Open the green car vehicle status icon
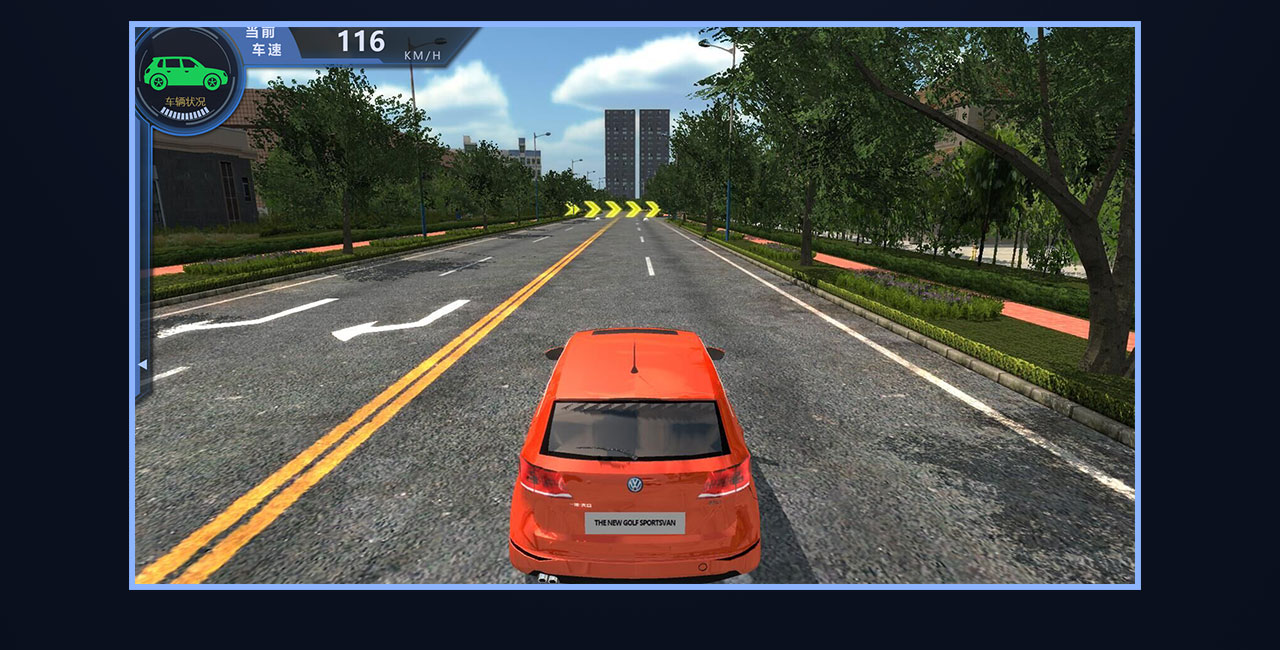 186,75
